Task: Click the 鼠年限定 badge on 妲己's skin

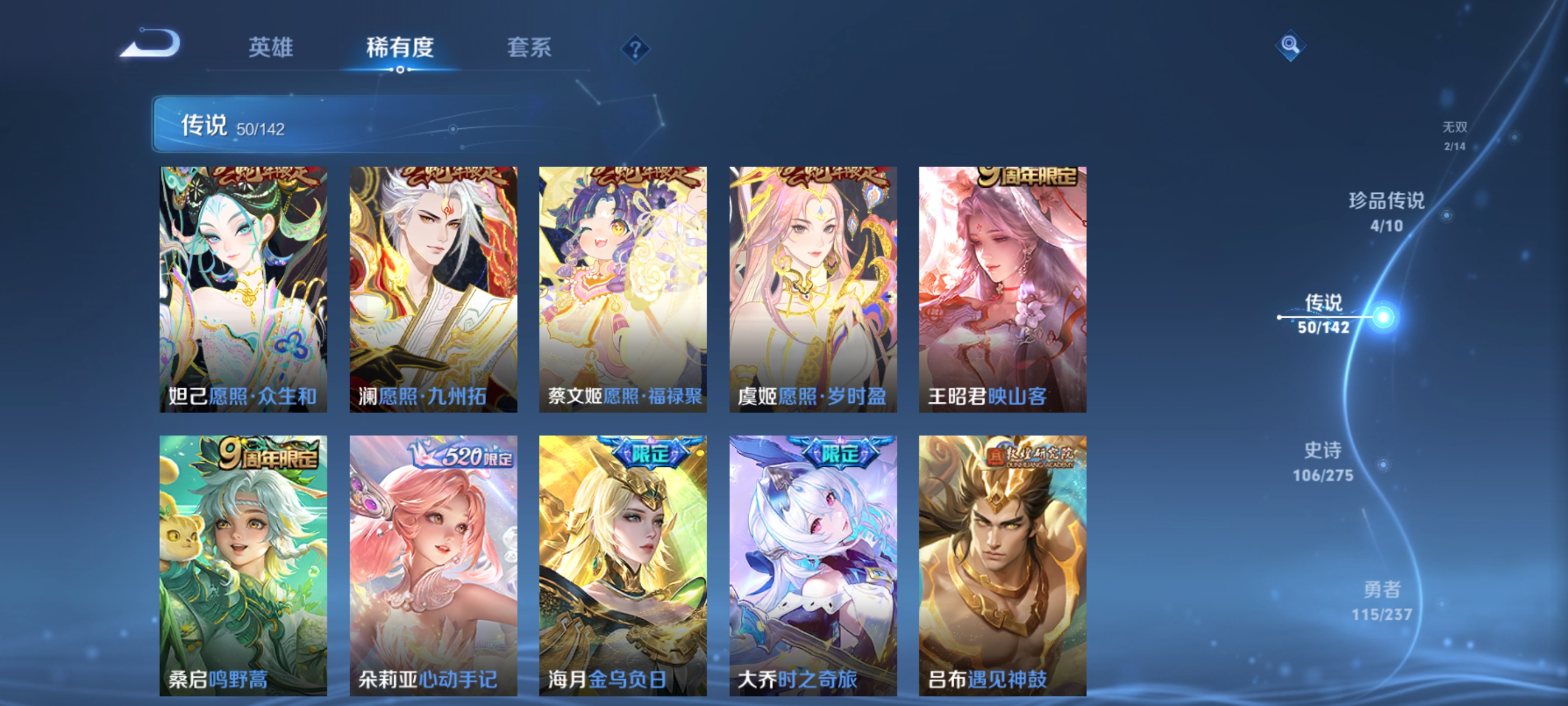Action: point(257,176)
